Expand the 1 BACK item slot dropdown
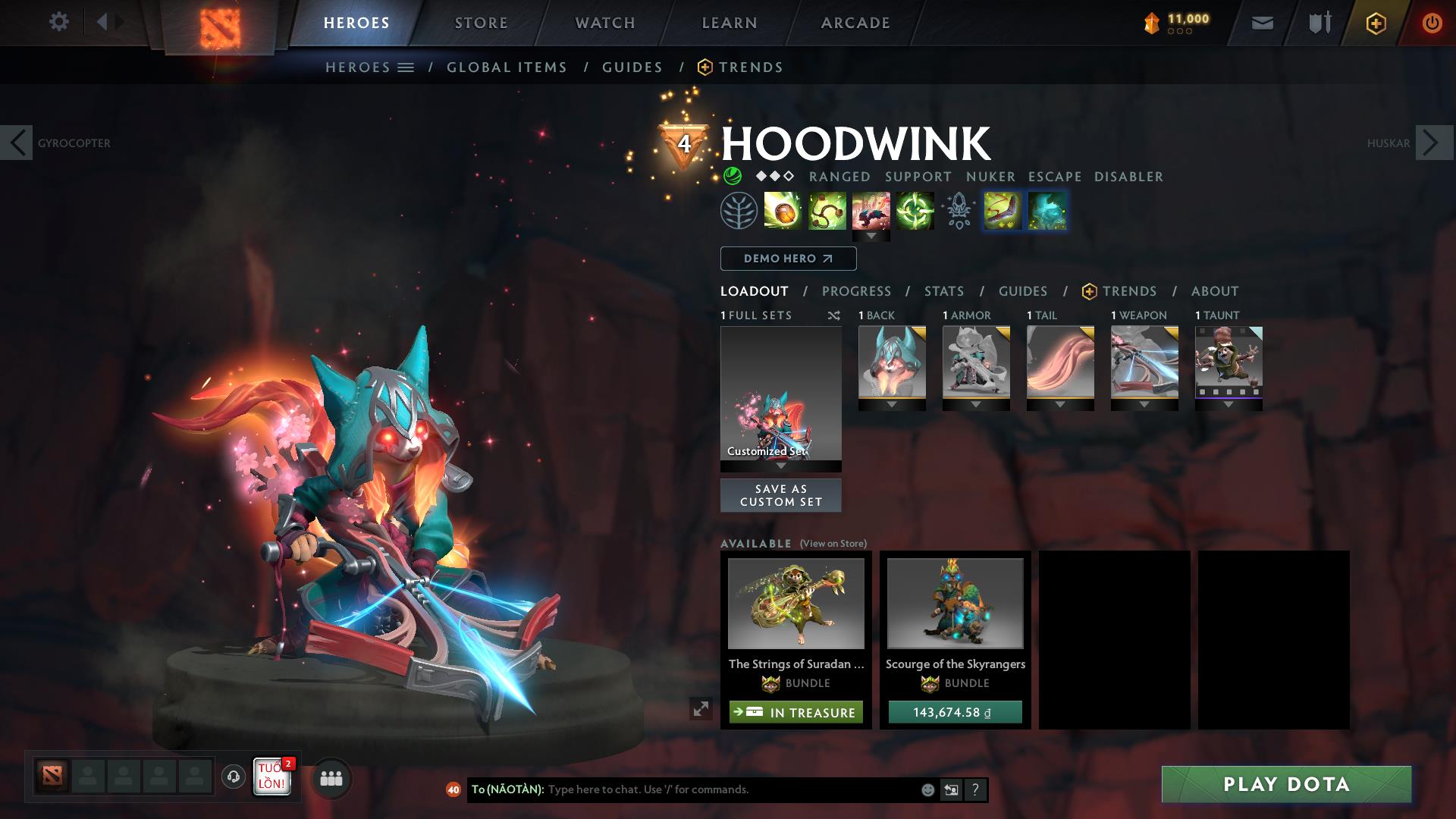1456x819 pixels. pyautogui.click(x=892, y=404)
